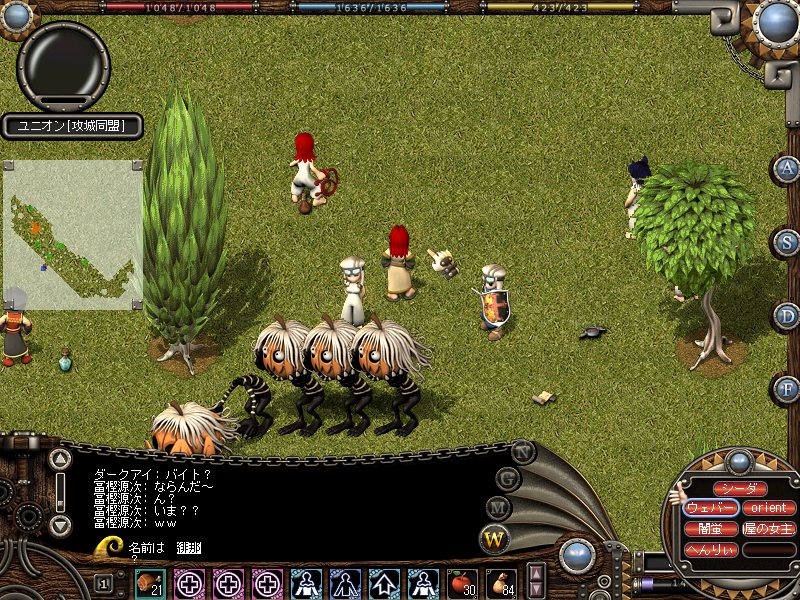Viewport: 800px width, 600px height.
Task: Use the red apple item slot
Action: 463,582
